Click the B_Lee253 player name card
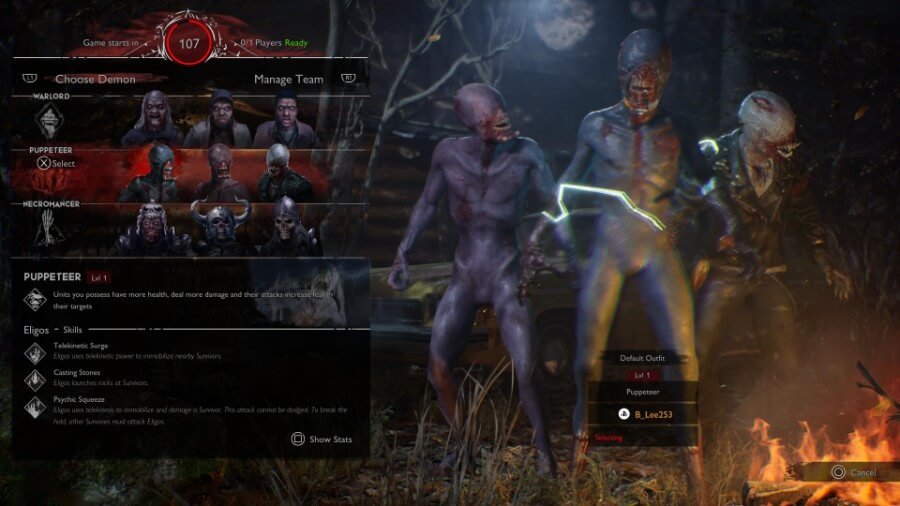The image size is (900, 506). coord(643,413)
